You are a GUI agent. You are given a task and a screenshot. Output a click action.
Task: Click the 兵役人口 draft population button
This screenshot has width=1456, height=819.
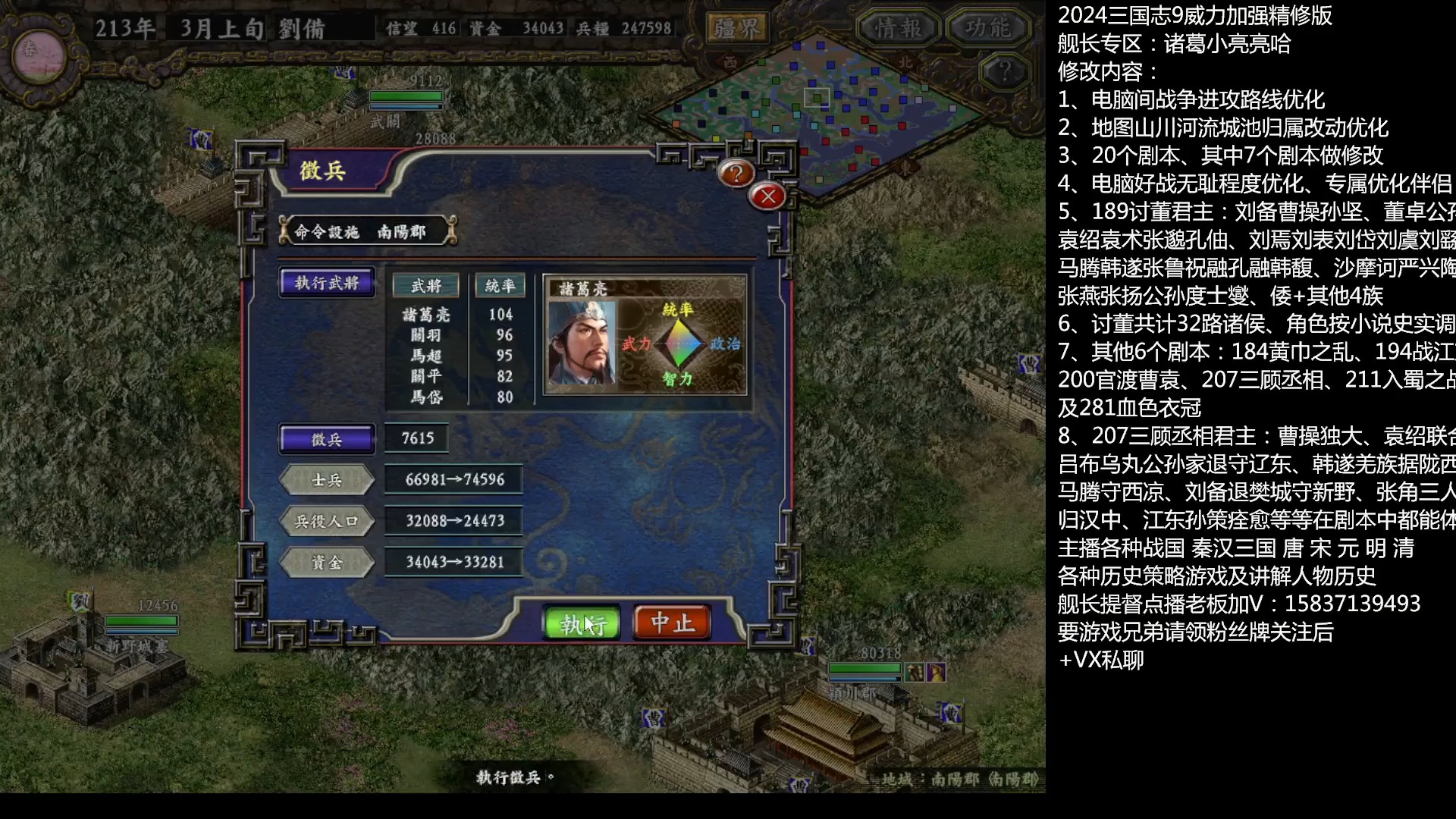click(327, 521)
